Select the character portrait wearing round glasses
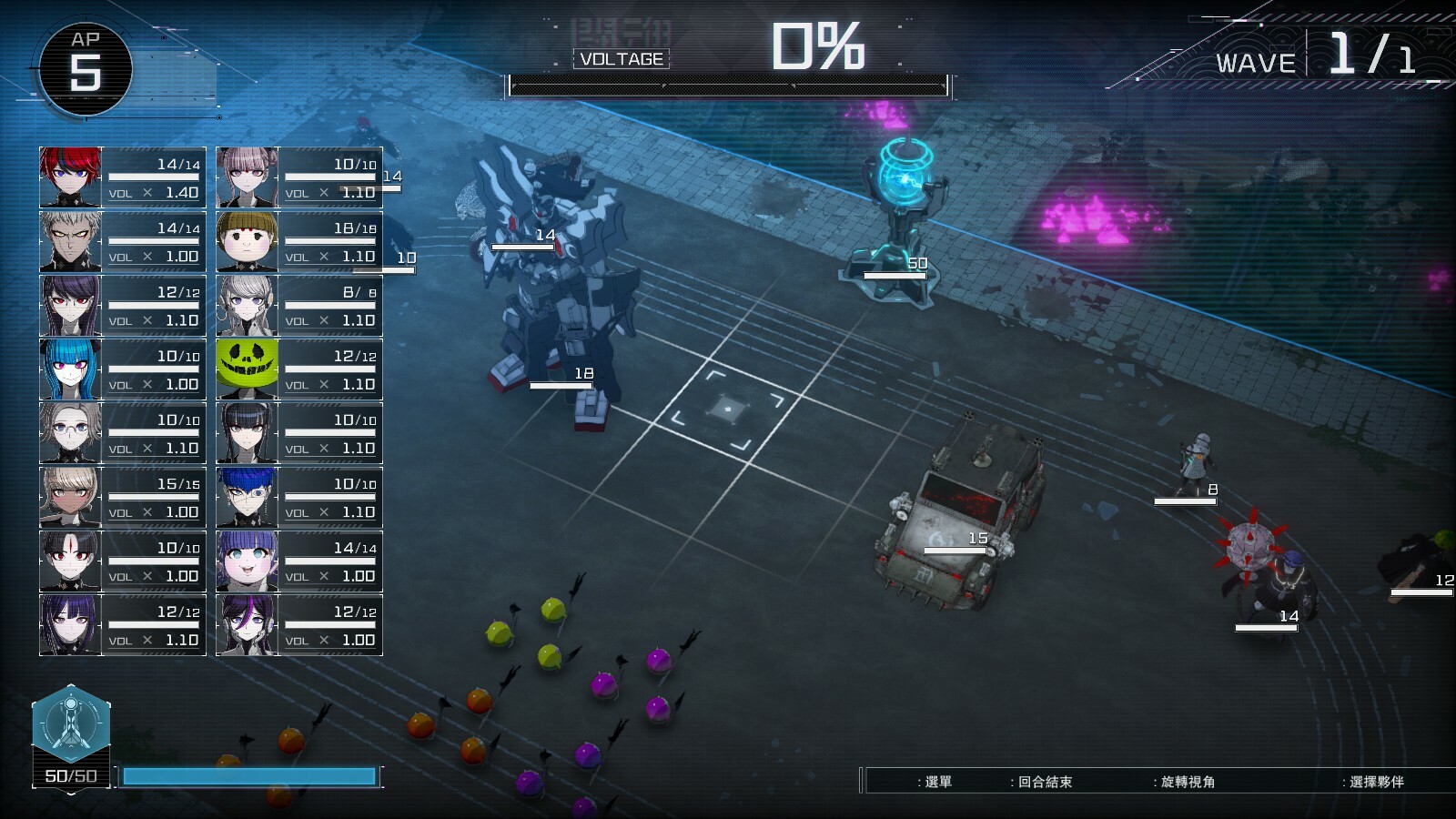Image resolution: width=1456 pixels, height=819 pixels. [71, 432]
